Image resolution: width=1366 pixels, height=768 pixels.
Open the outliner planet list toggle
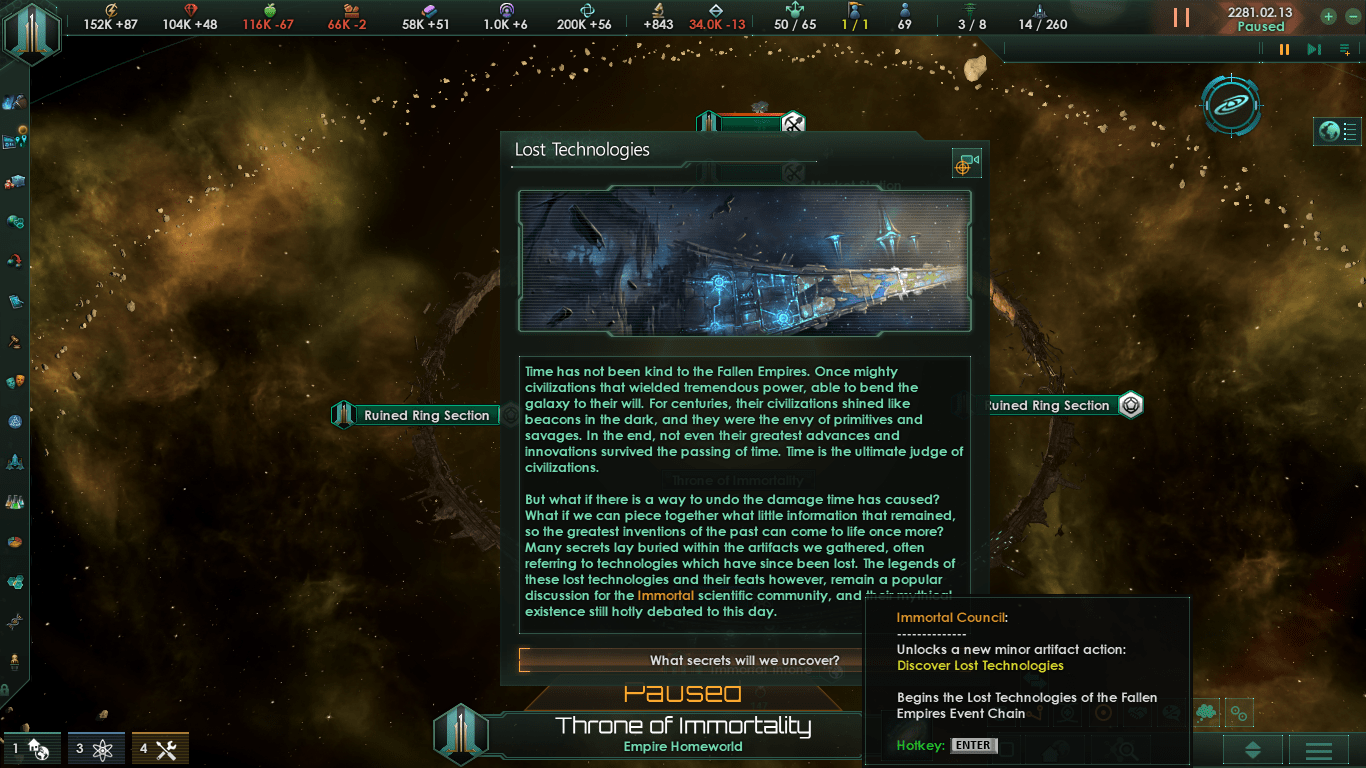pos(1341,131)
